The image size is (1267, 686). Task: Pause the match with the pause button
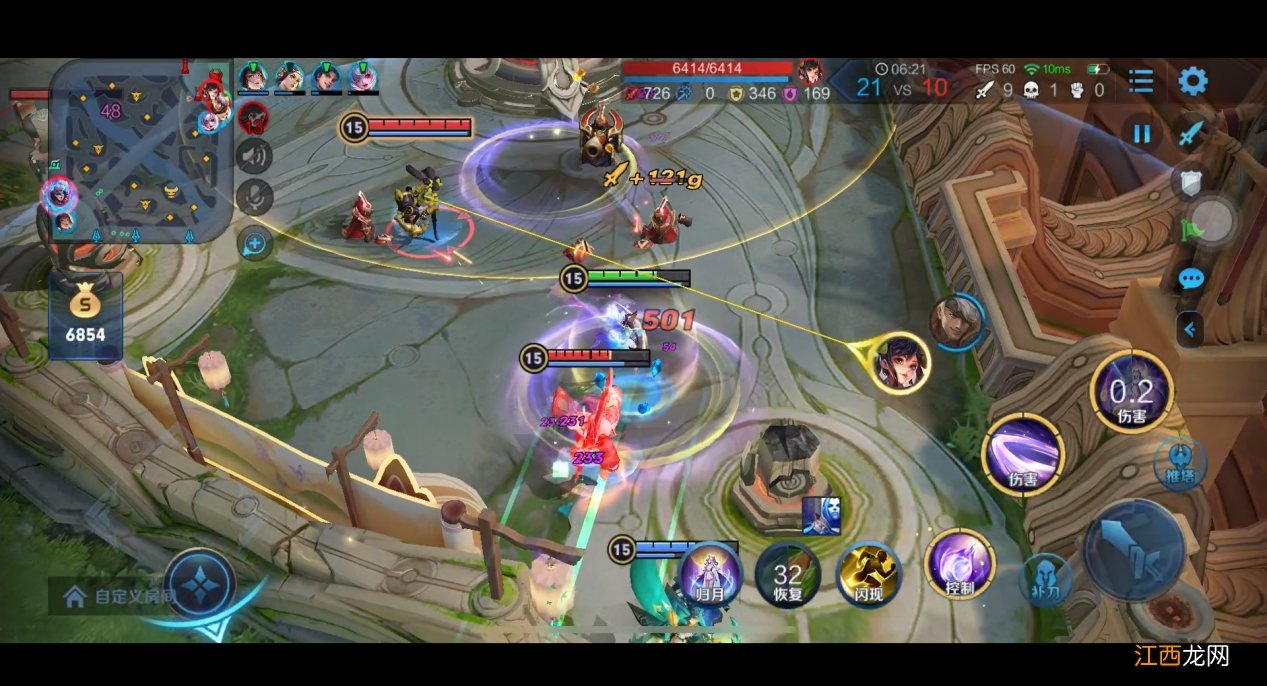click(x=1141, y=133)
